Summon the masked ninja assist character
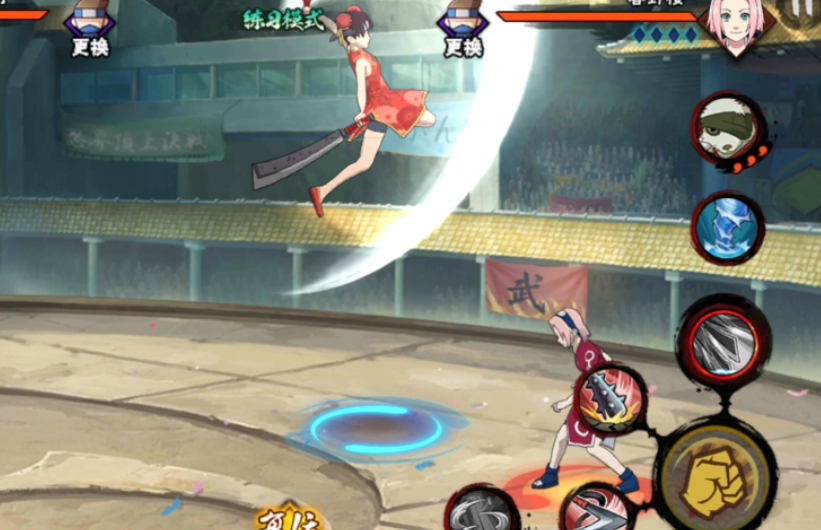This screenshot has height=530, width=821. point(726,130)
